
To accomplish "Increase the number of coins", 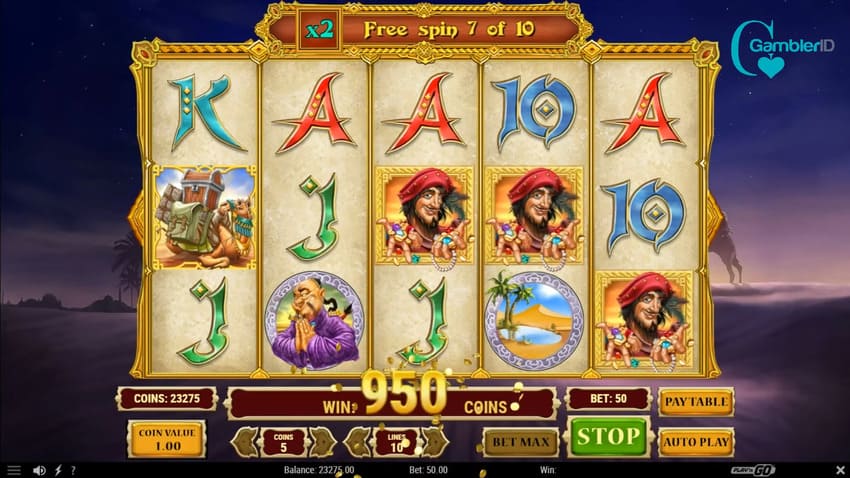I will (x=321, y=441).
